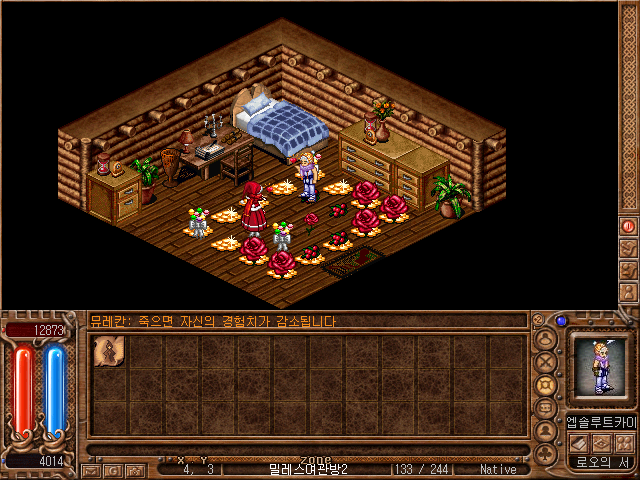Select the scroll item in the inventory
This screenshot has width=640, height=480.
tap(106, 352)
